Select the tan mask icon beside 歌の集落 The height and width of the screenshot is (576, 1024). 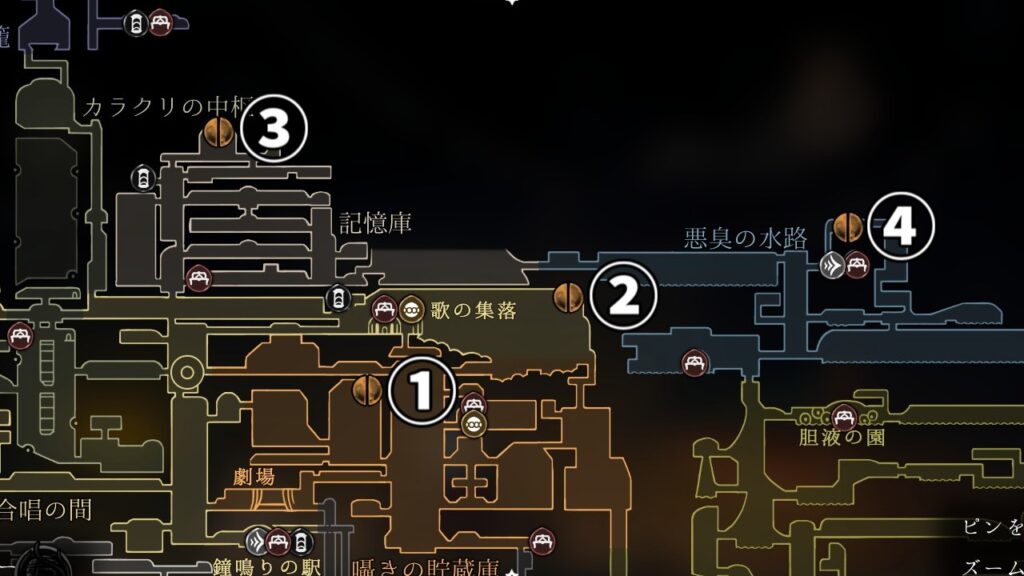click(x=411, y=310)
